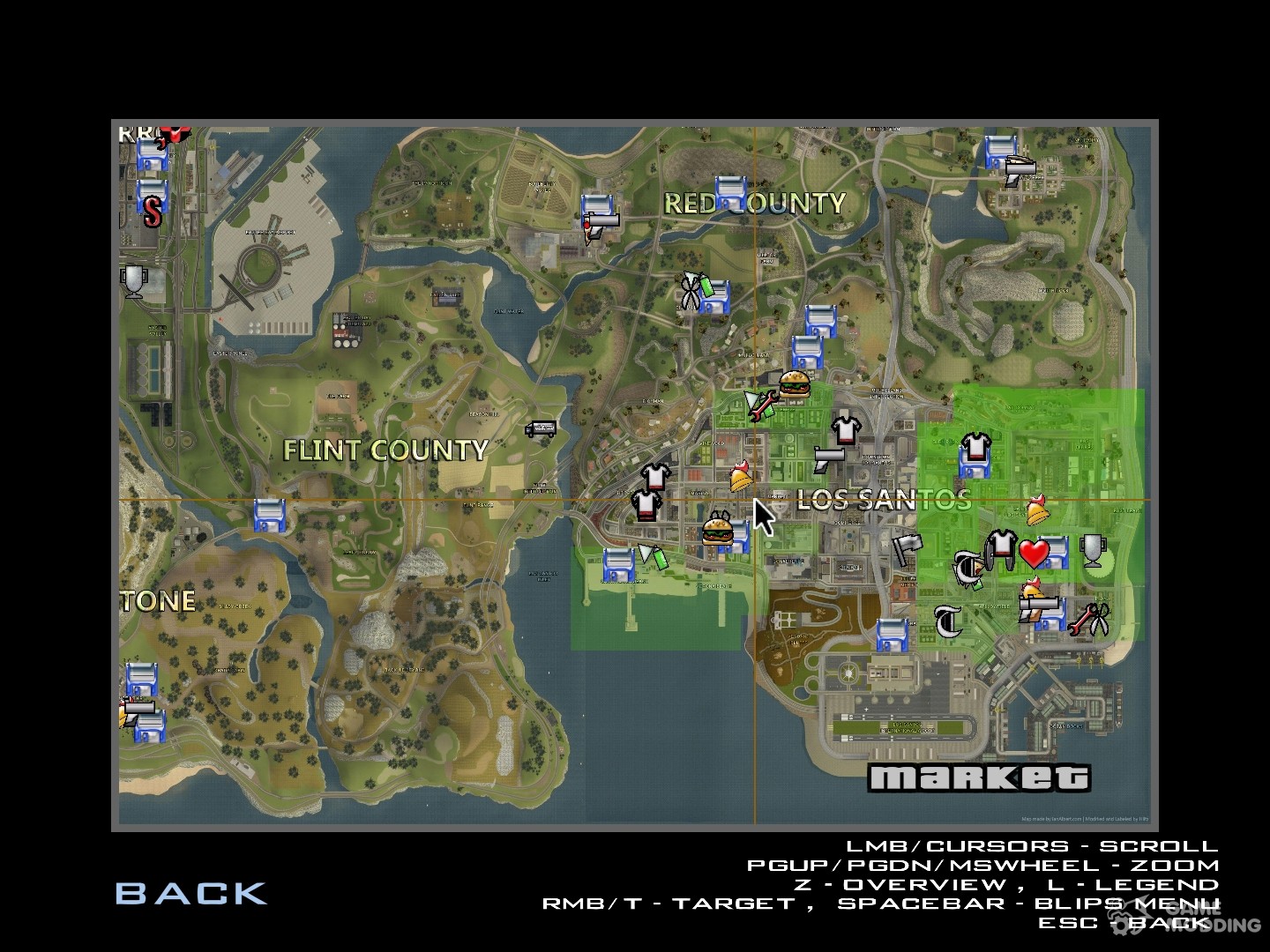1270x952 pixels.
Task: Click the red wrench mod-garage blip
Action: (x=763, y=407)
